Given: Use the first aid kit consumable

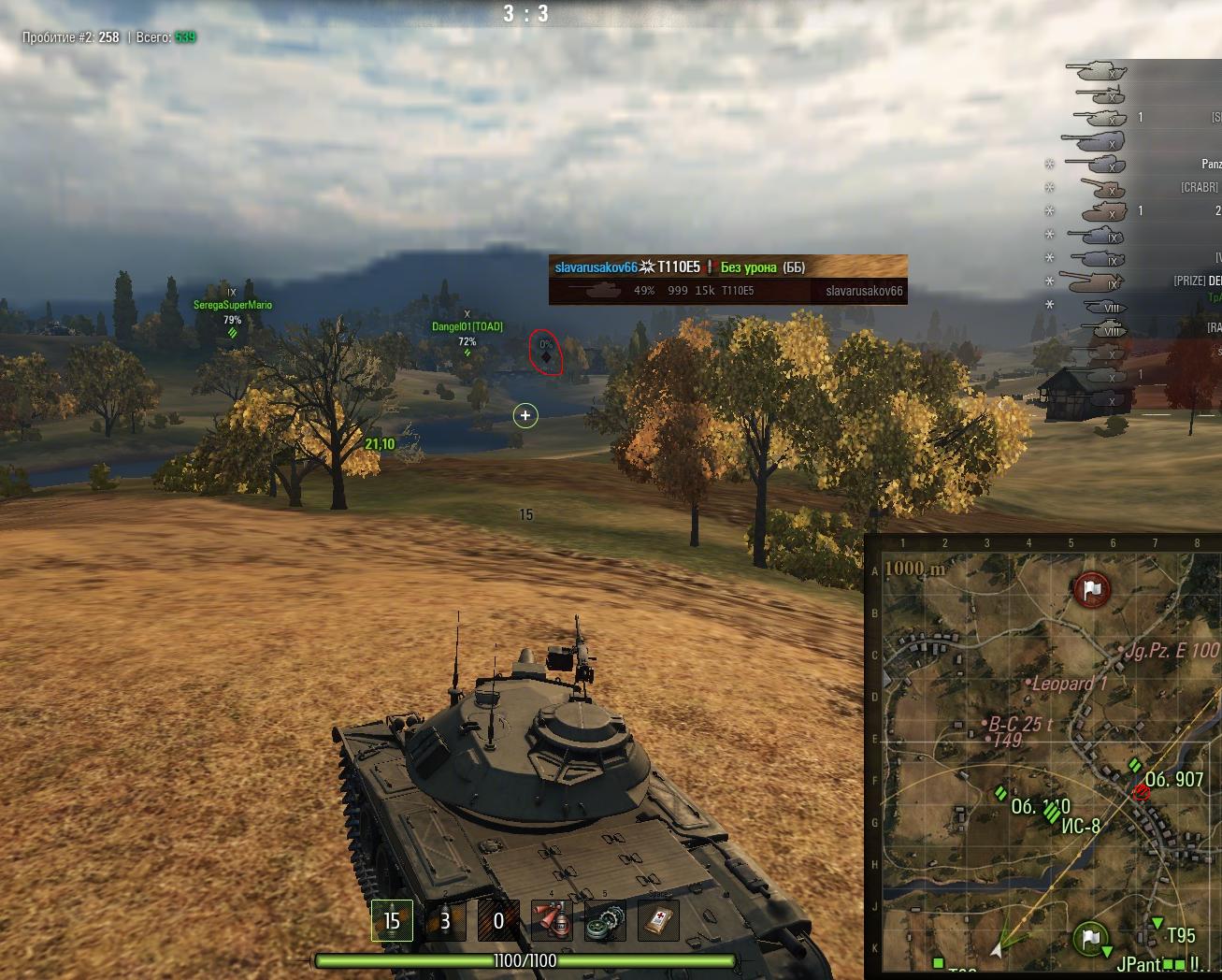Looking at the screenshot, I should pos(658,921).
